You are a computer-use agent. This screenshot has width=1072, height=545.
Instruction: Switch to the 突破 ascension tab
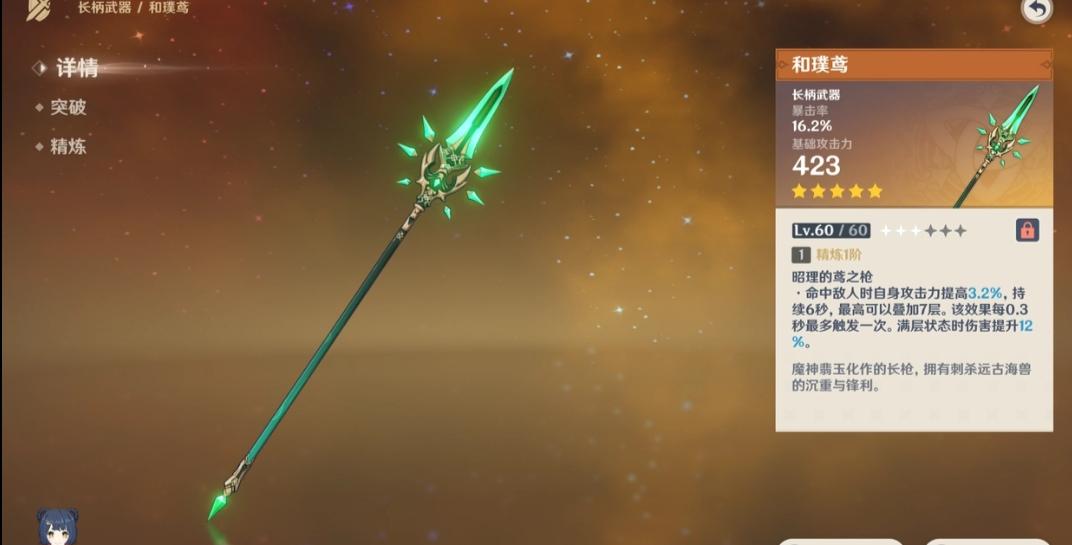[x=68, y=108]
